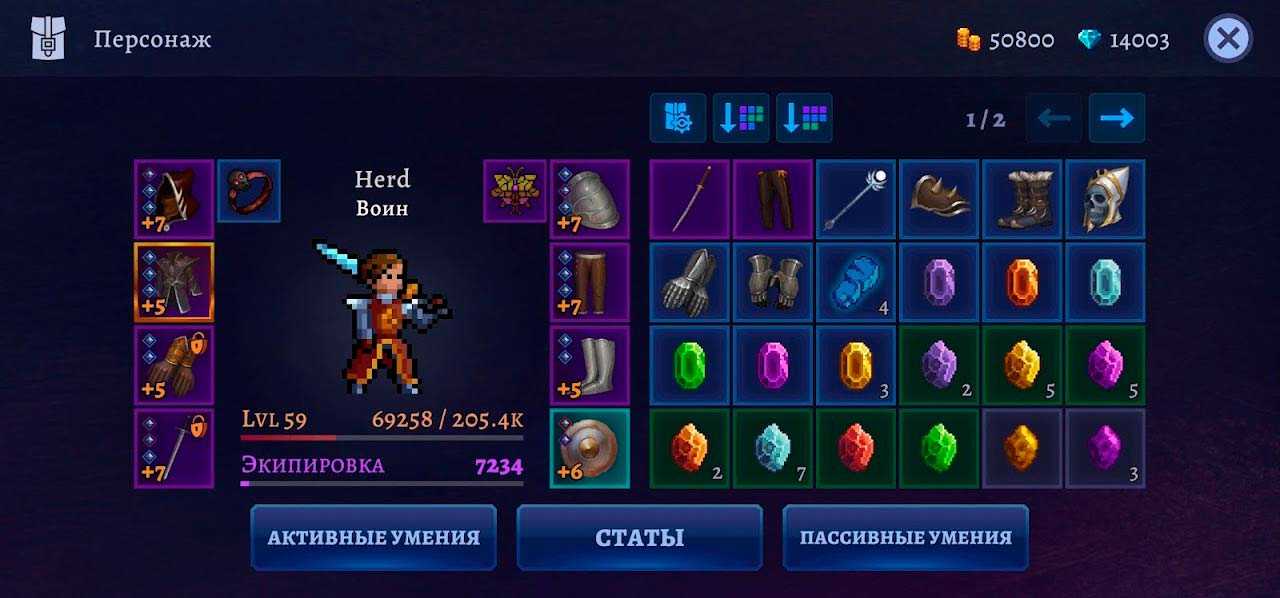Image resolution: width=1280 pixels, height=598 pixels.
Task: Select the equipped shoulder armor +7
Action: (589, 199)
